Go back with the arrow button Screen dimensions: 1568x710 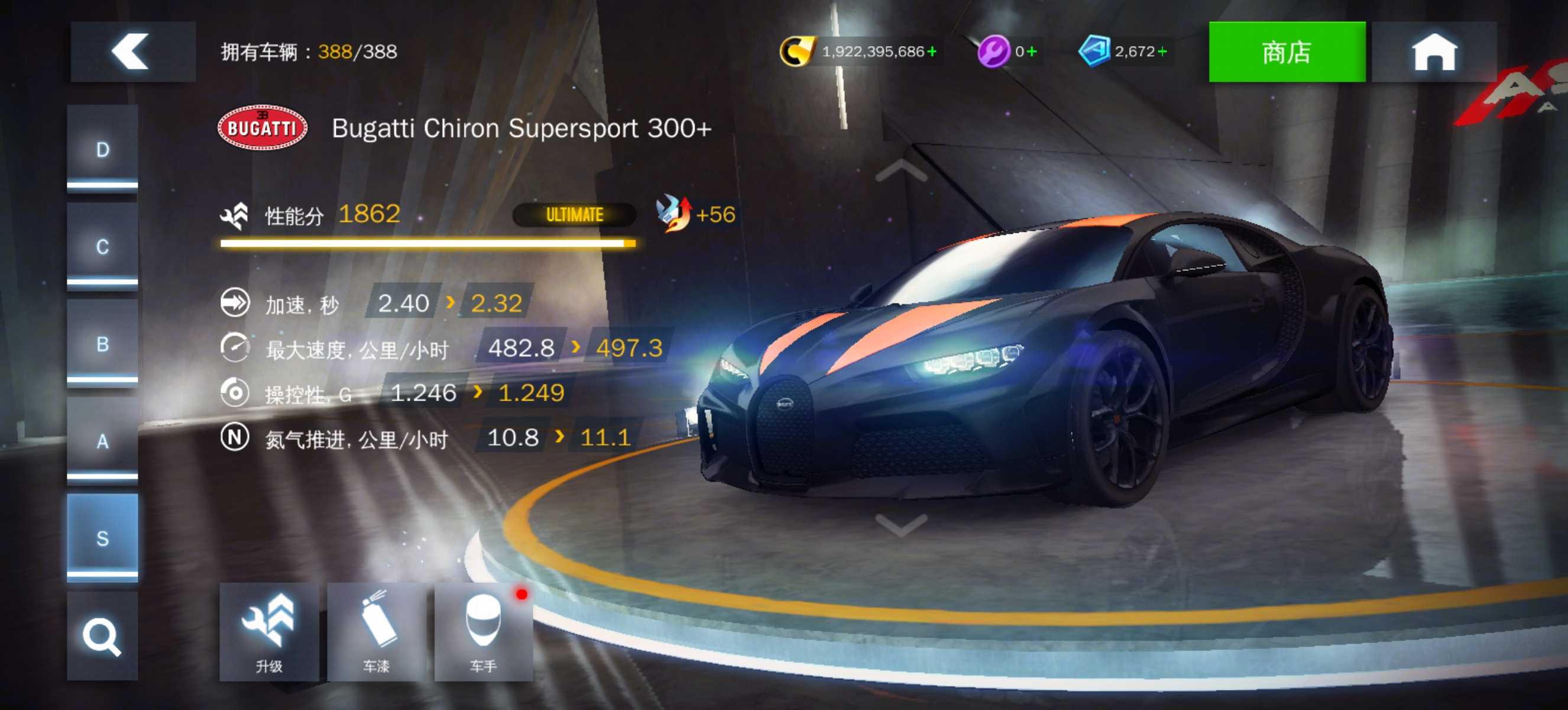pyautogui.click(x=132, y=51)
